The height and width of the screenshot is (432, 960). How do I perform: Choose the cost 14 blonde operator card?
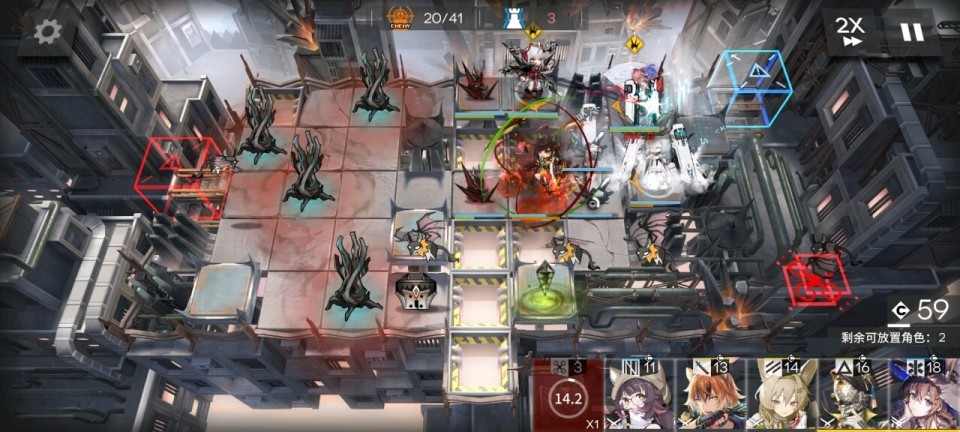pos(780,396)
